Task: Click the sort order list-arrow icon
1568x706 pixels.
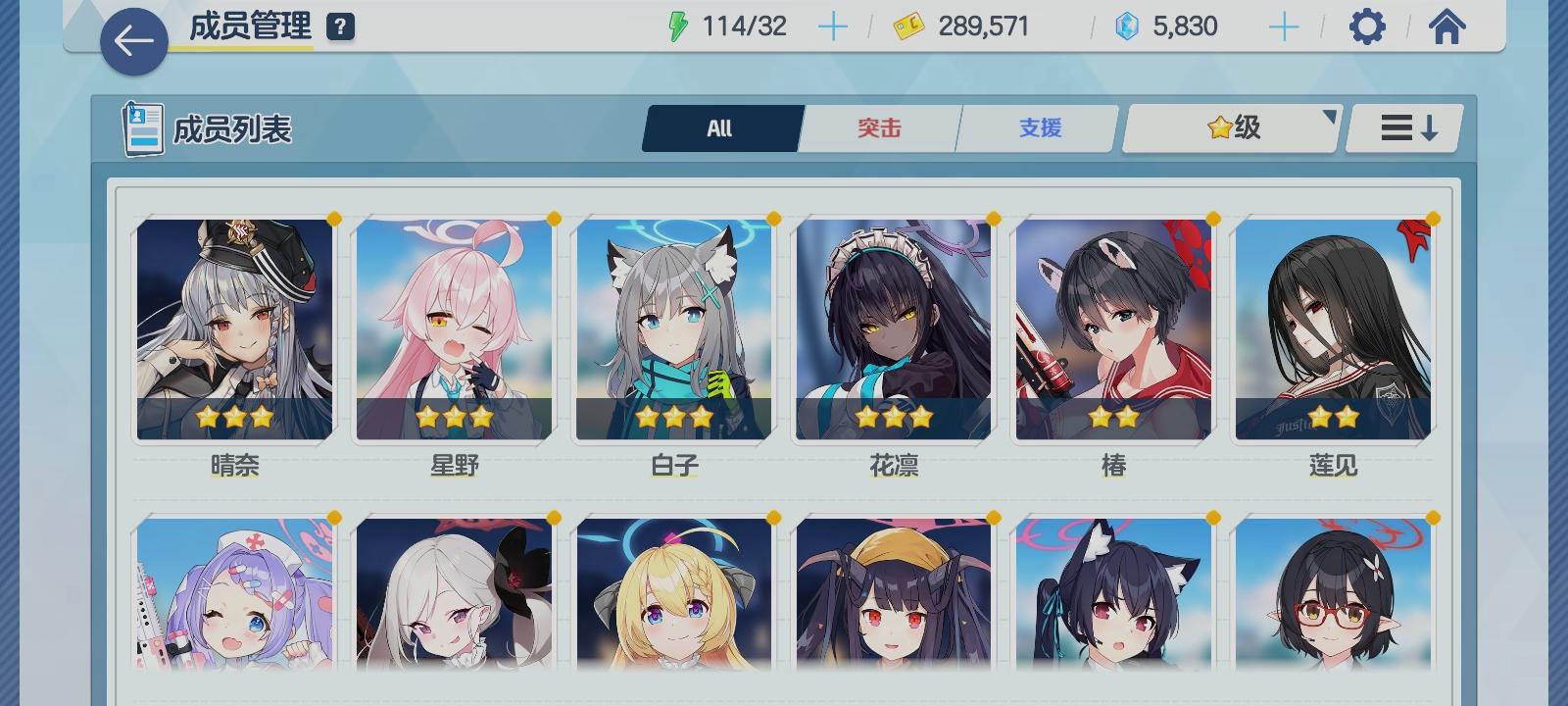Action: point(1403,127)
